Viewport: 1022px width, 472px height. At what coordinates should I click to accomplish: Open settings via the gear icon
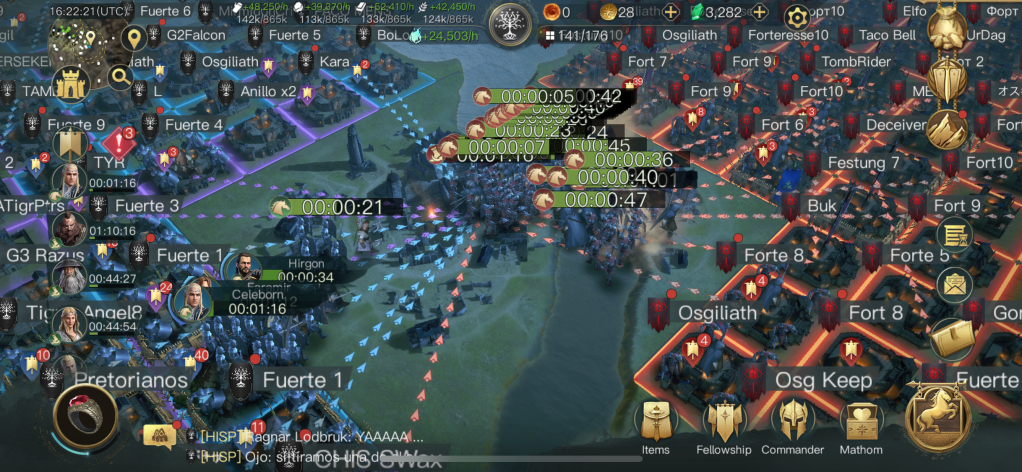coord(796,17)
